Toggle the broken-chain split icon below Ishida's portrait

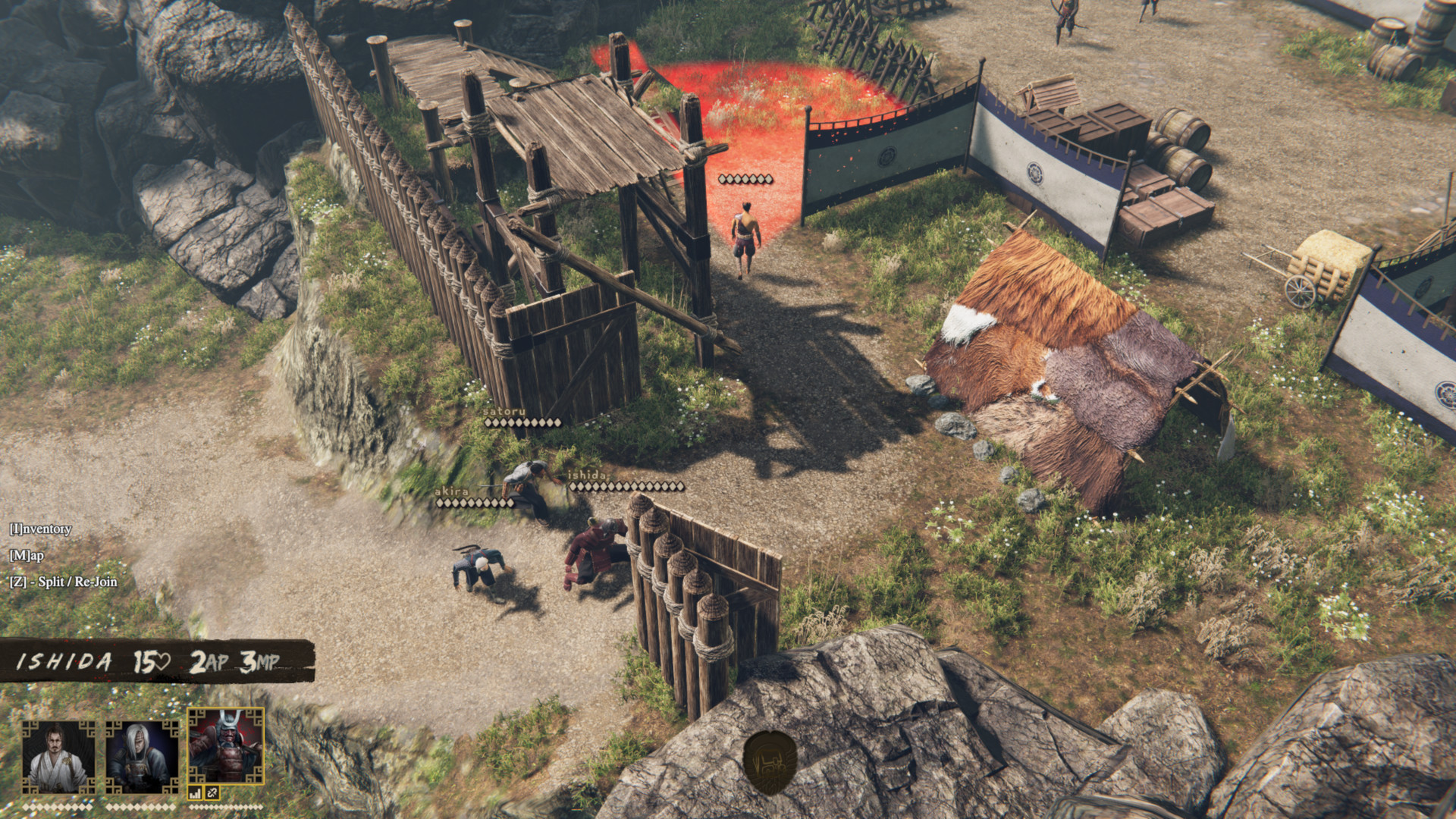(x=212, y=792)
